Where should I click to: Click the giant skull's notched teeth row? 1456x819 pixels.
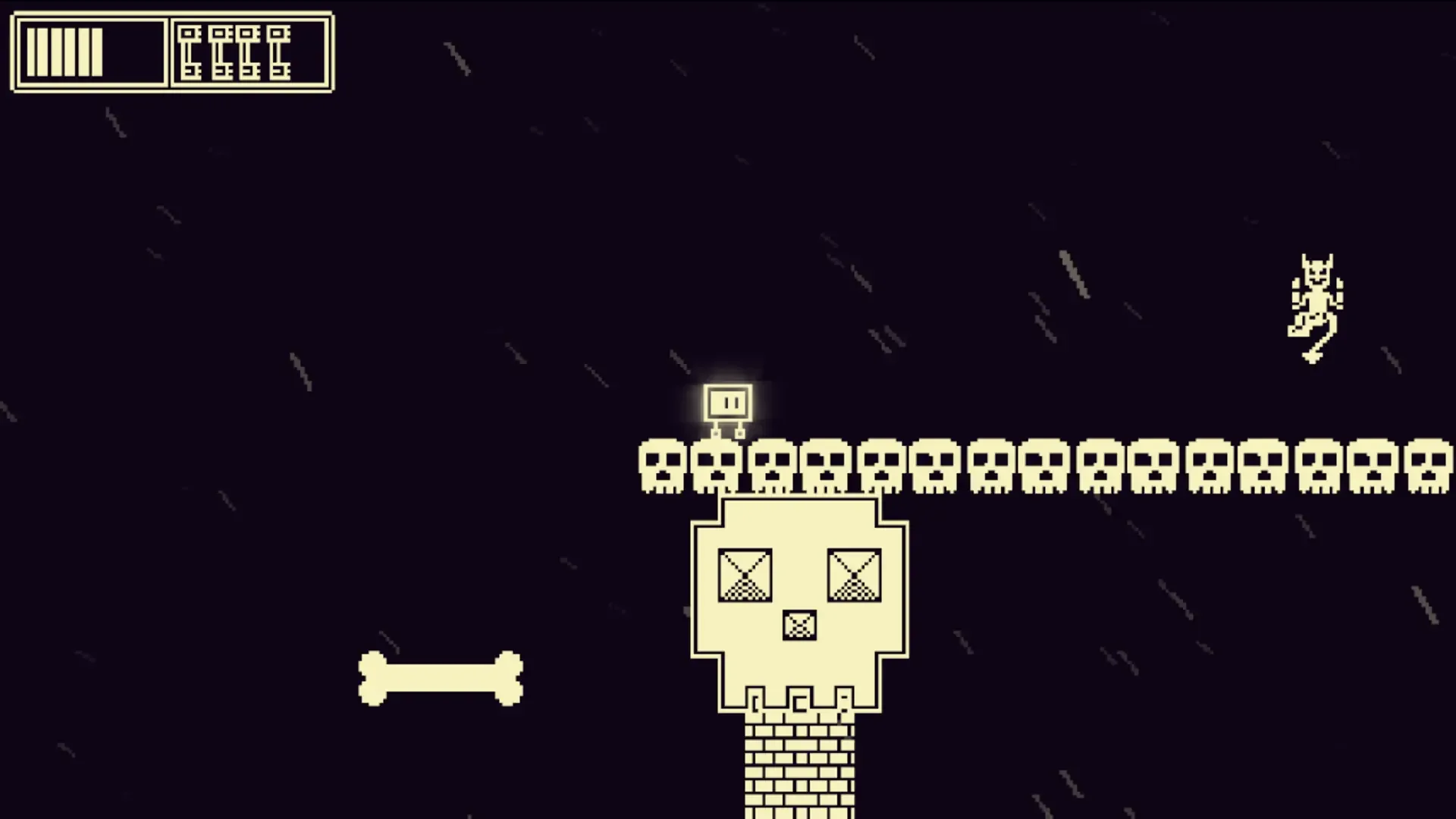pyautogui.click(x=799, y=701)
